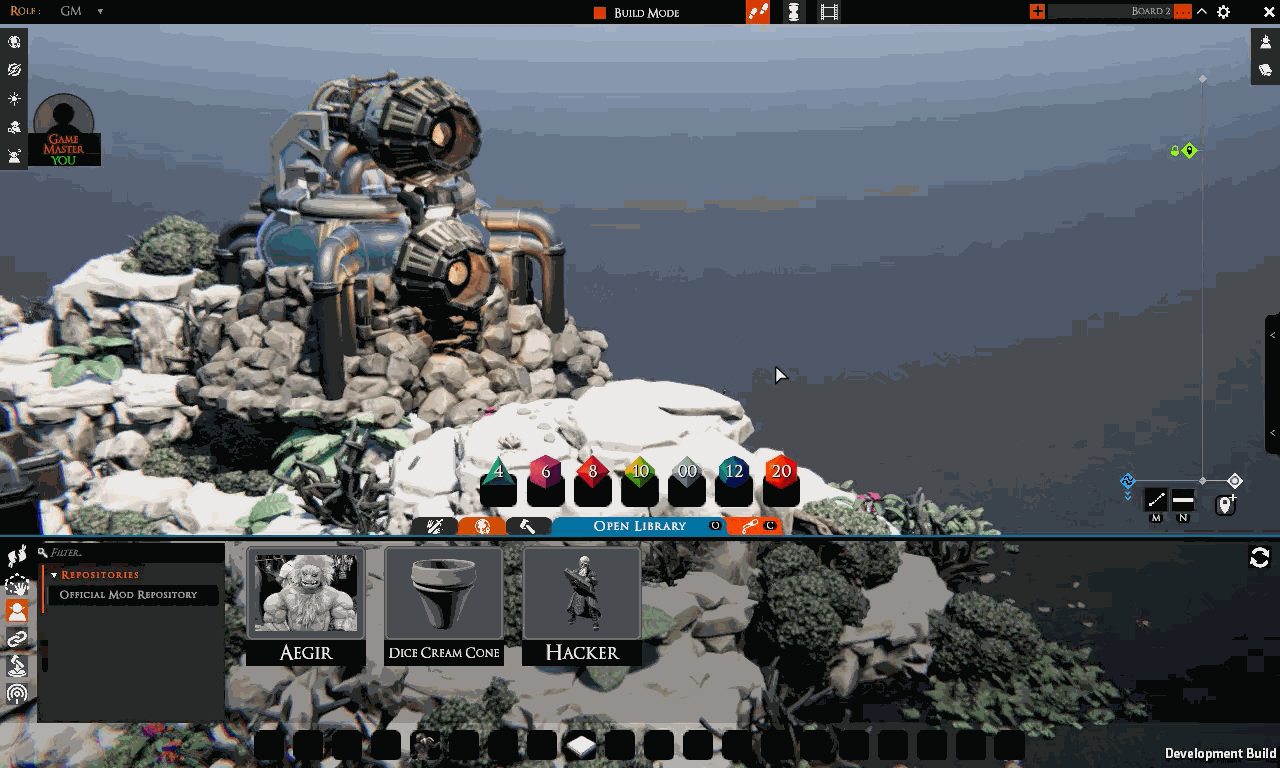The width and height of the screenshot is (1280, 768).
Task: Expand the Official Mod Repository entry
Action: coord(128,595)
